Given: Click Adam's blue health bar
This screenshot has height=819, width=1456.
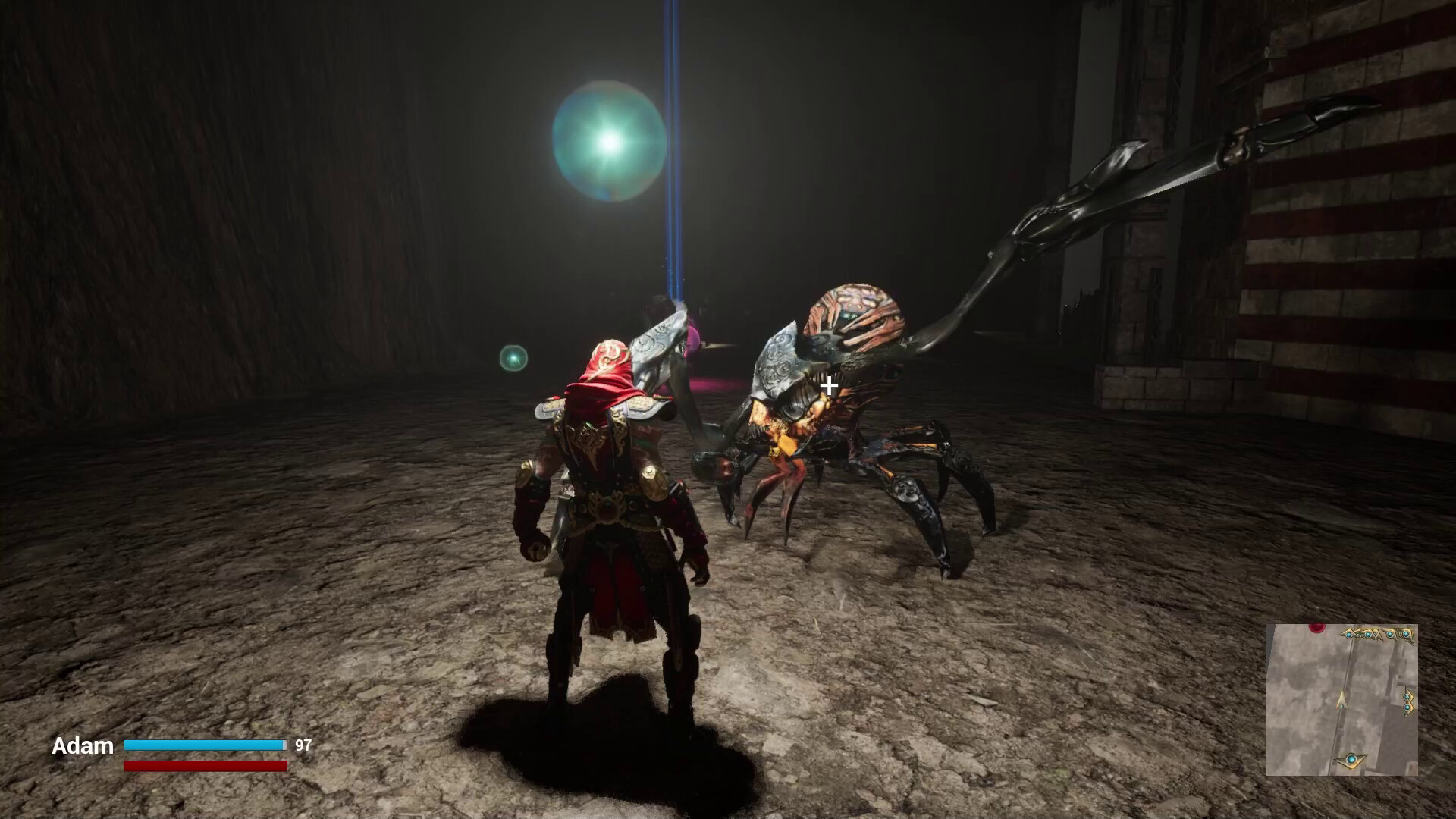Looking at the screenshot, I should 205,746.
